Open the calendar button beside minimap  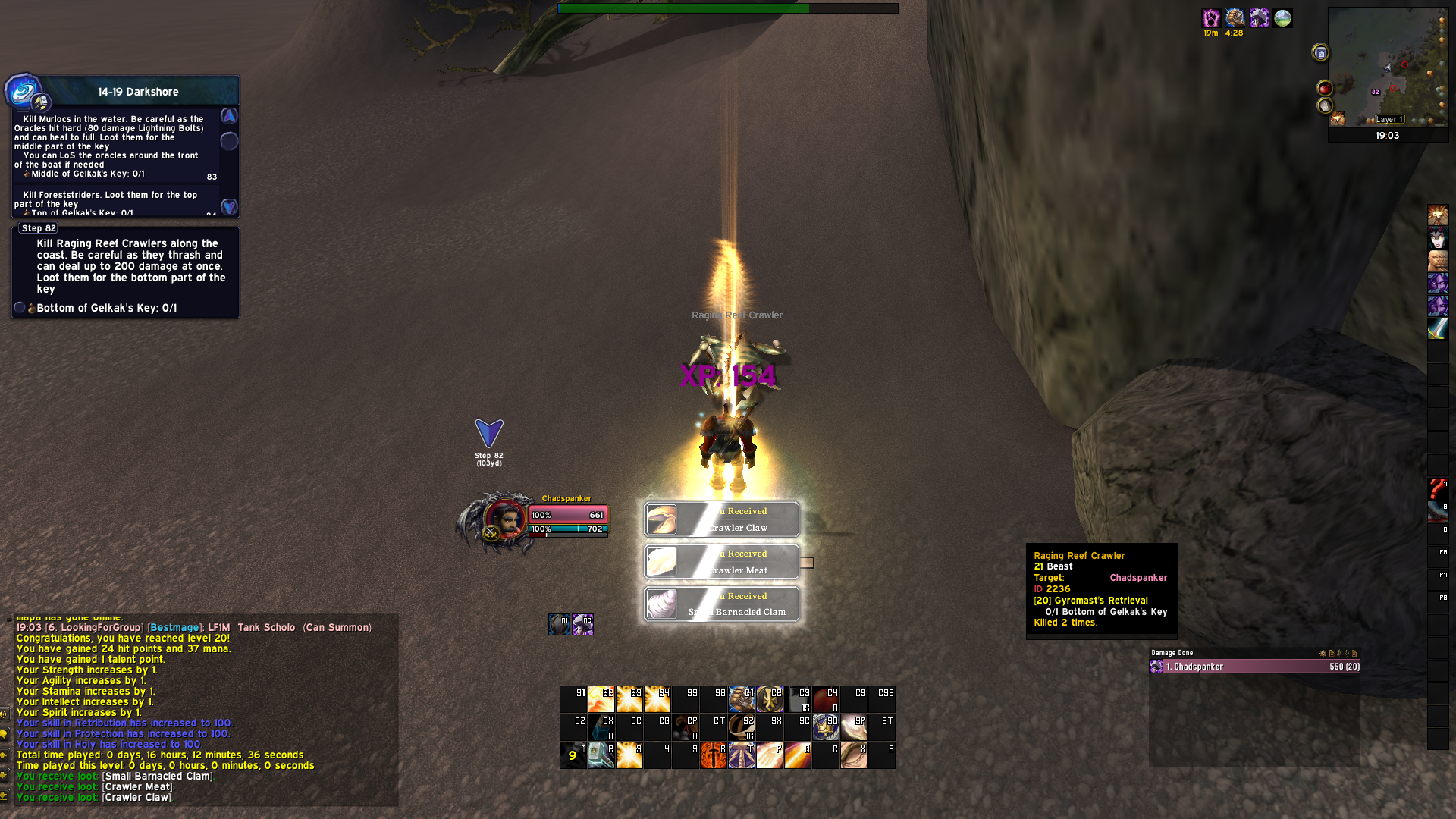[1320, 52]
